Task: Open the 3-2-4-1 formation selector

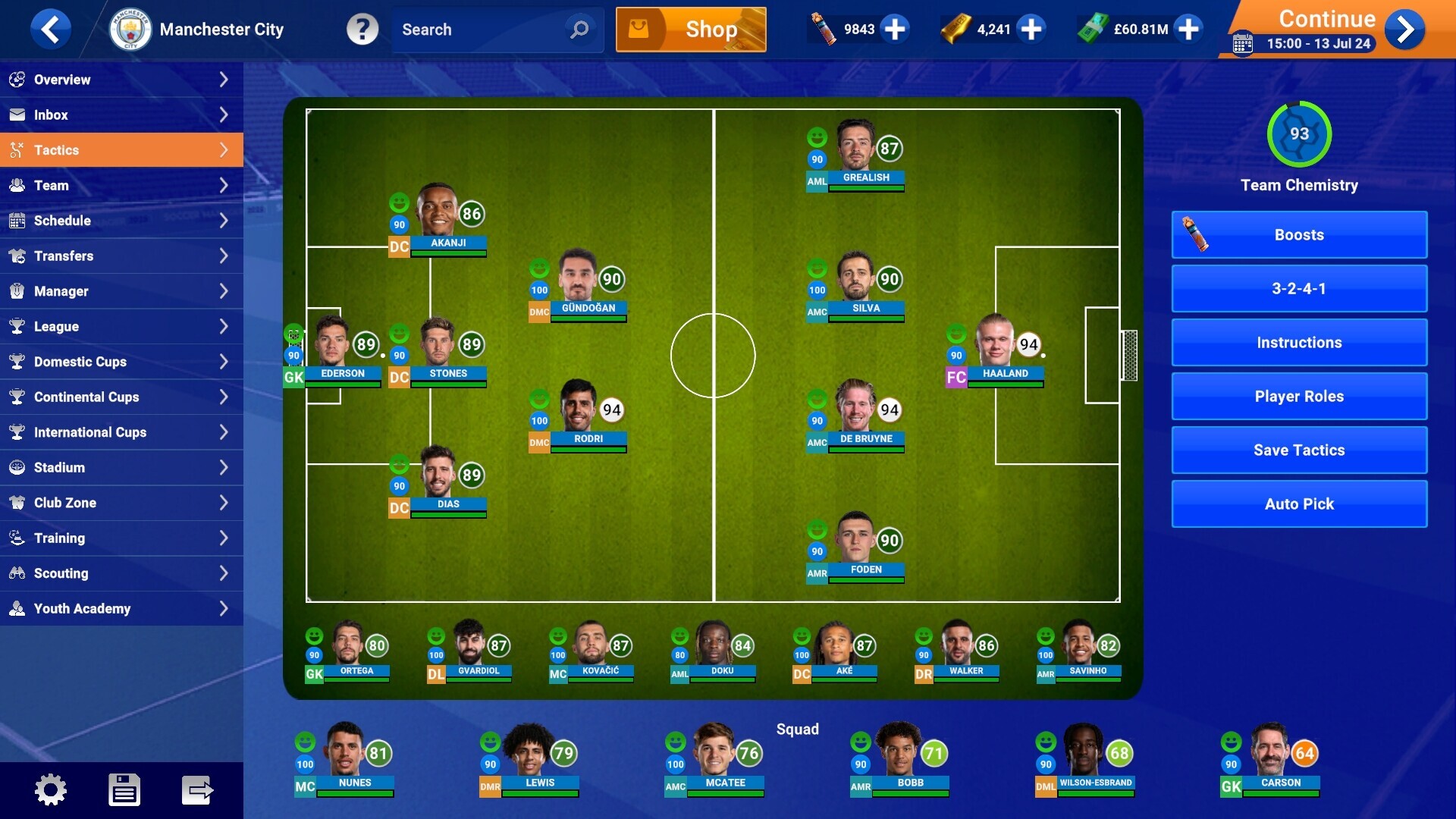Action: coord(1299,289)
